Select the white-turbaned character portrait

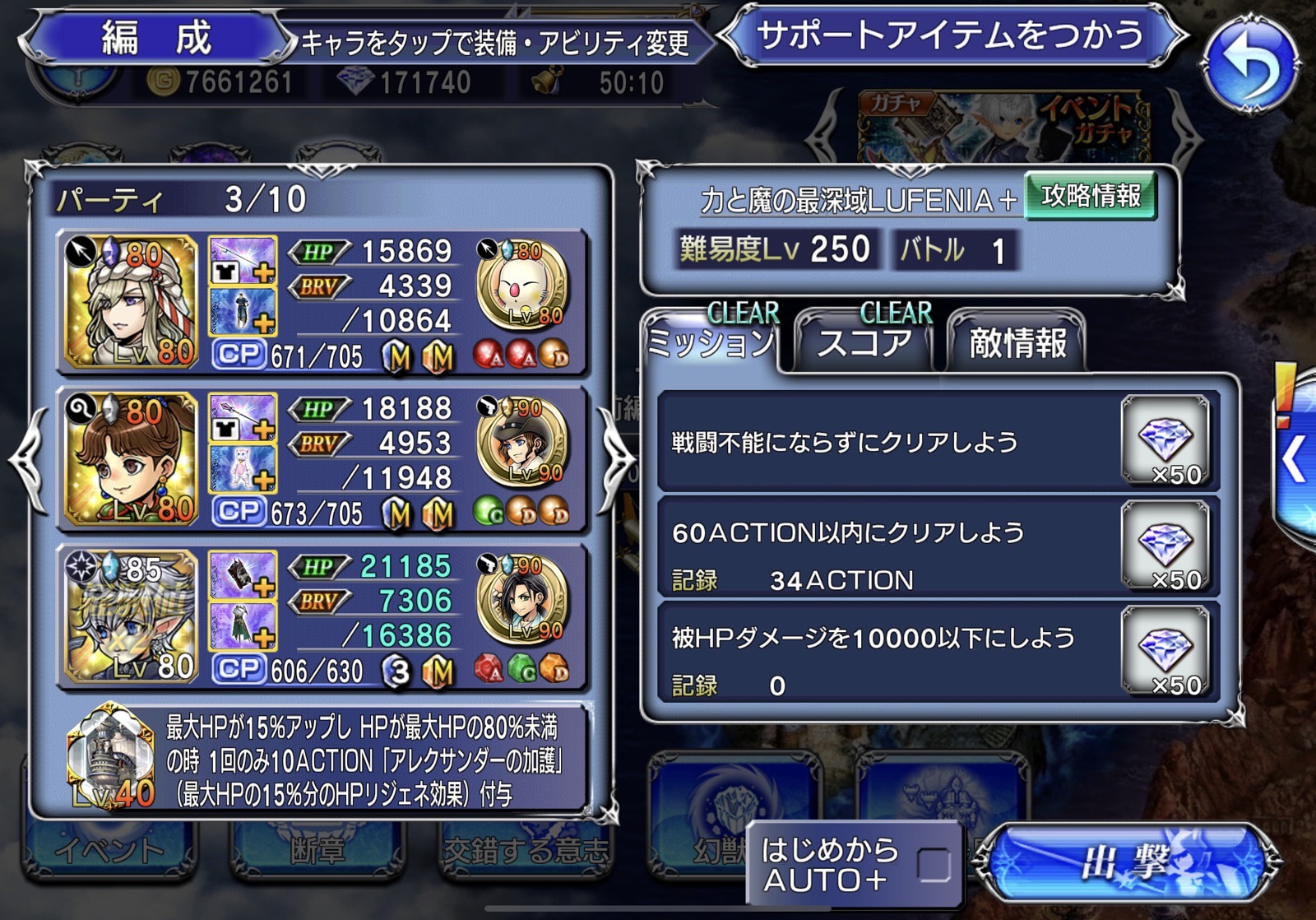click(132, 300)
